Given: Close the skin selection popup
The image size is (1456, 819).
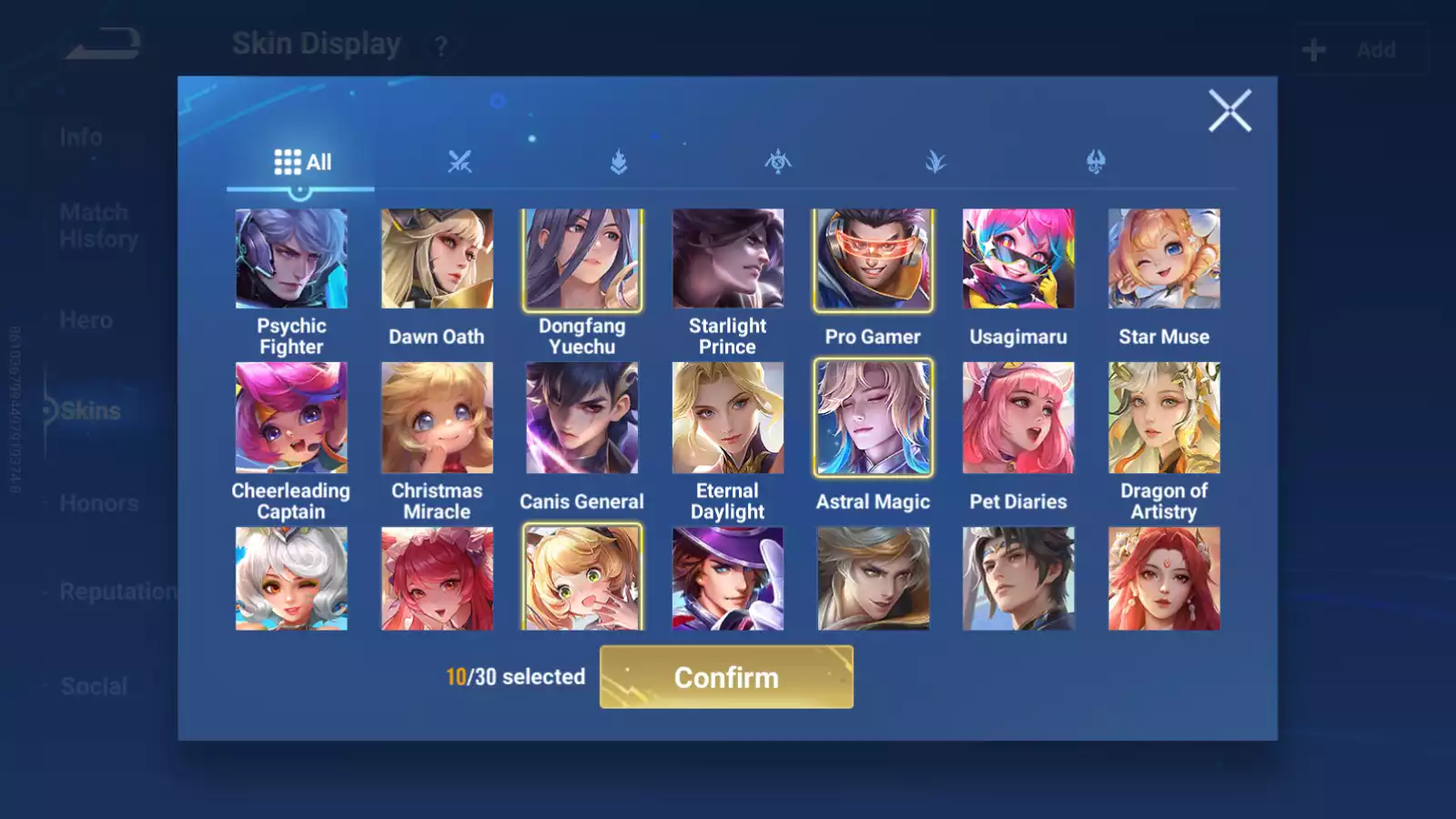Looking at the screenshot, I should [x=1229, y=111].
